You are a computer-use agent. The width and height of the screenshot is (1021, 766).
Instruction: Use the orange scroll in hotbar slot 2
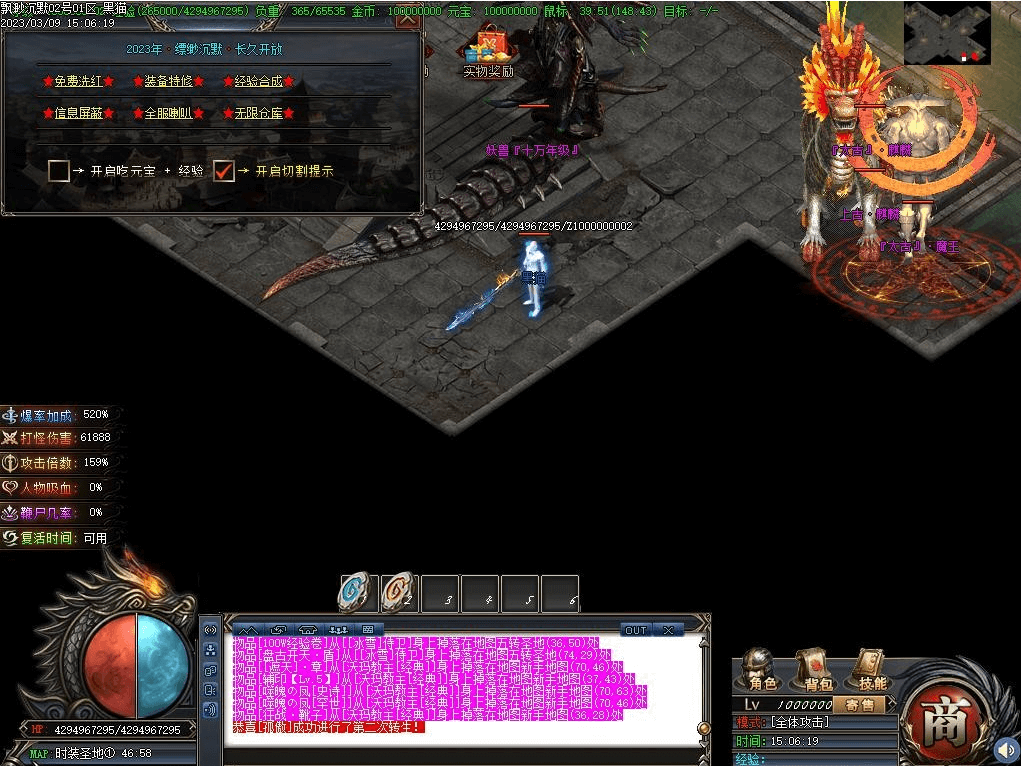[x=399, y=593]
